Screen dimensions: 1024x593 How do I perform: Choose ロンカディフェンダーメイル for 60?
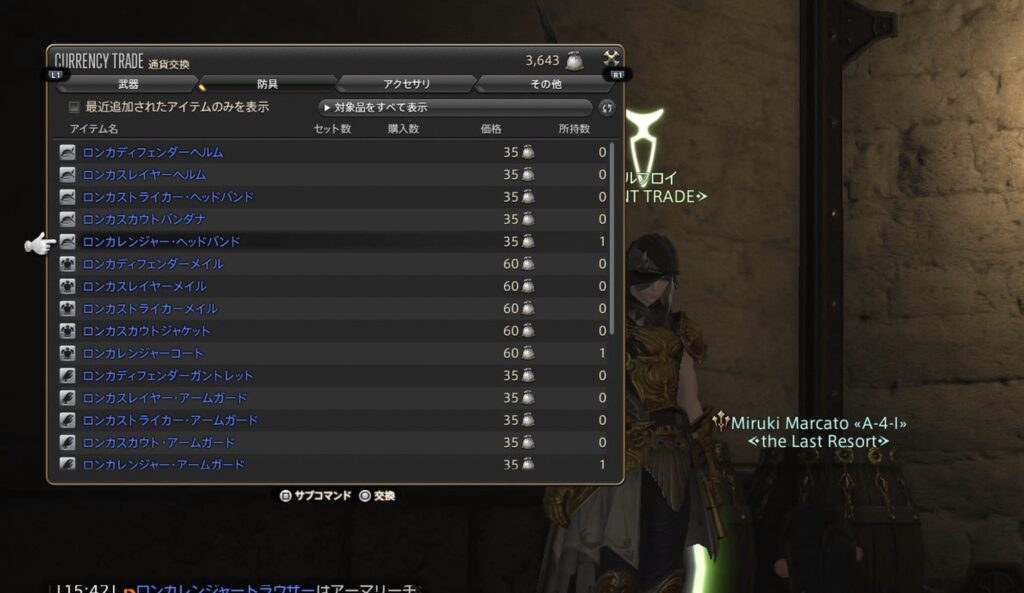(x=153, y=264)
